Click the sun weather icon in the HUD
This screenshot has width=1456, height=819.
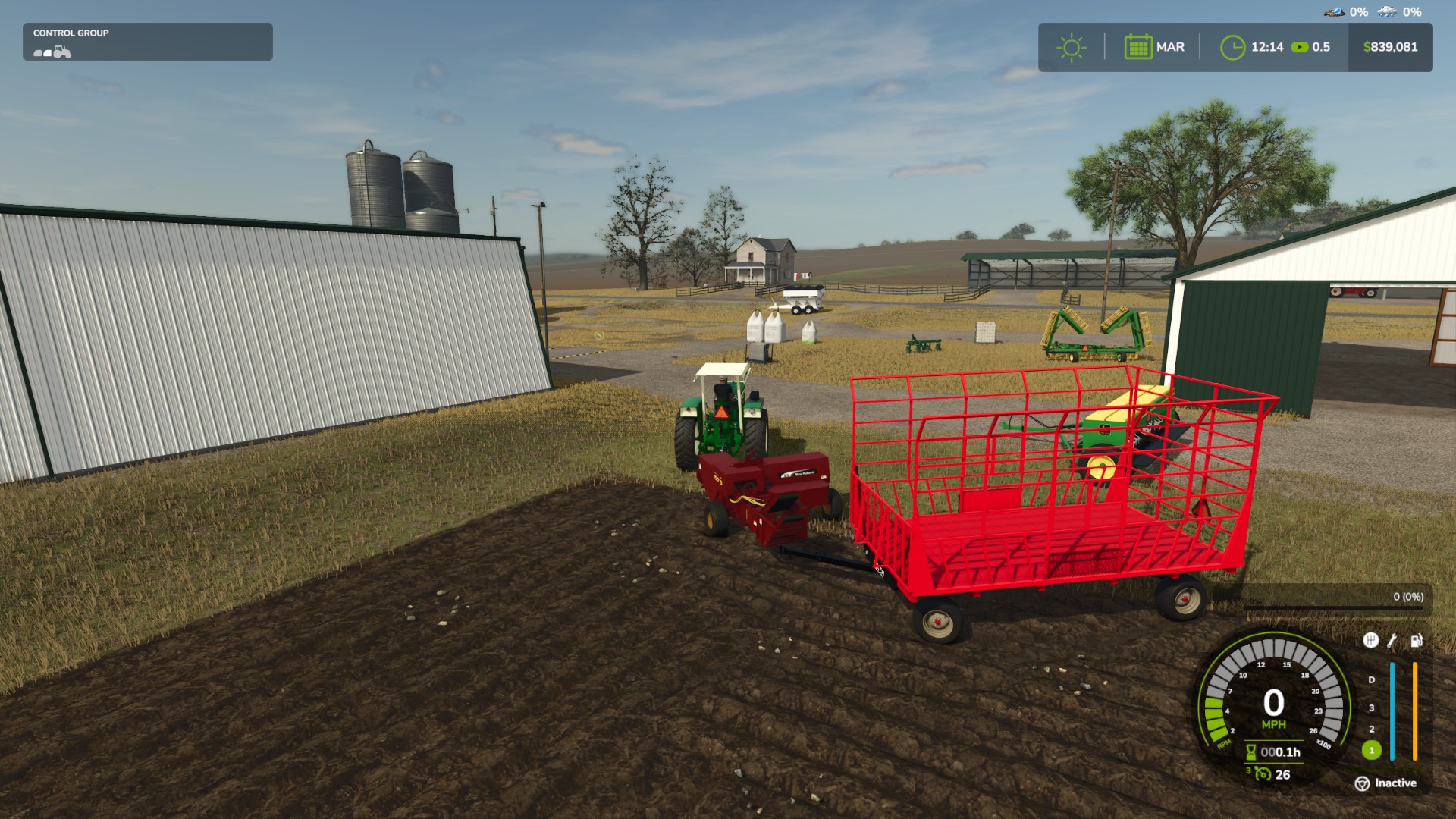[x=1072, y=47]
